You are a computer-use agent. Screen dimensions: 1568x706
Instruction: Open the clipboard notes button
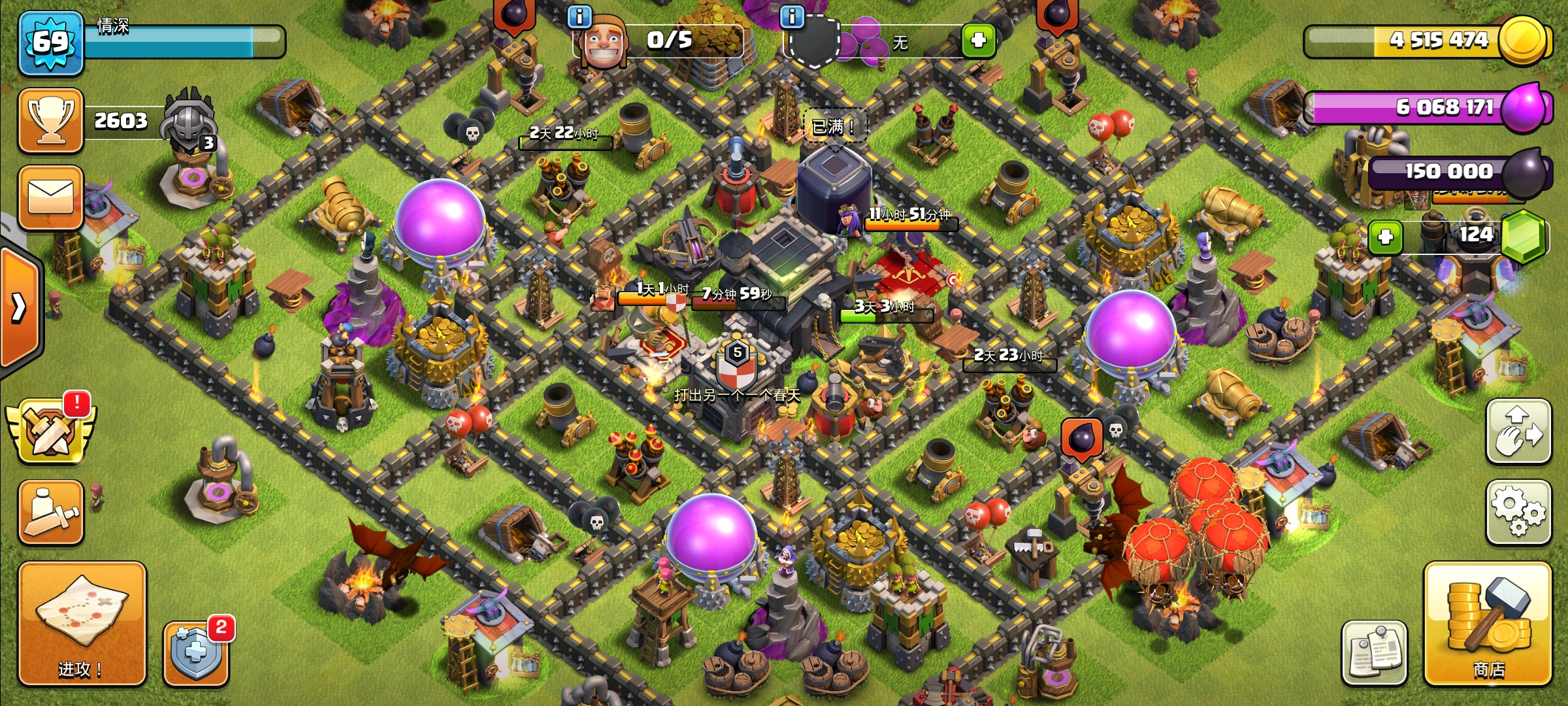1375,652
